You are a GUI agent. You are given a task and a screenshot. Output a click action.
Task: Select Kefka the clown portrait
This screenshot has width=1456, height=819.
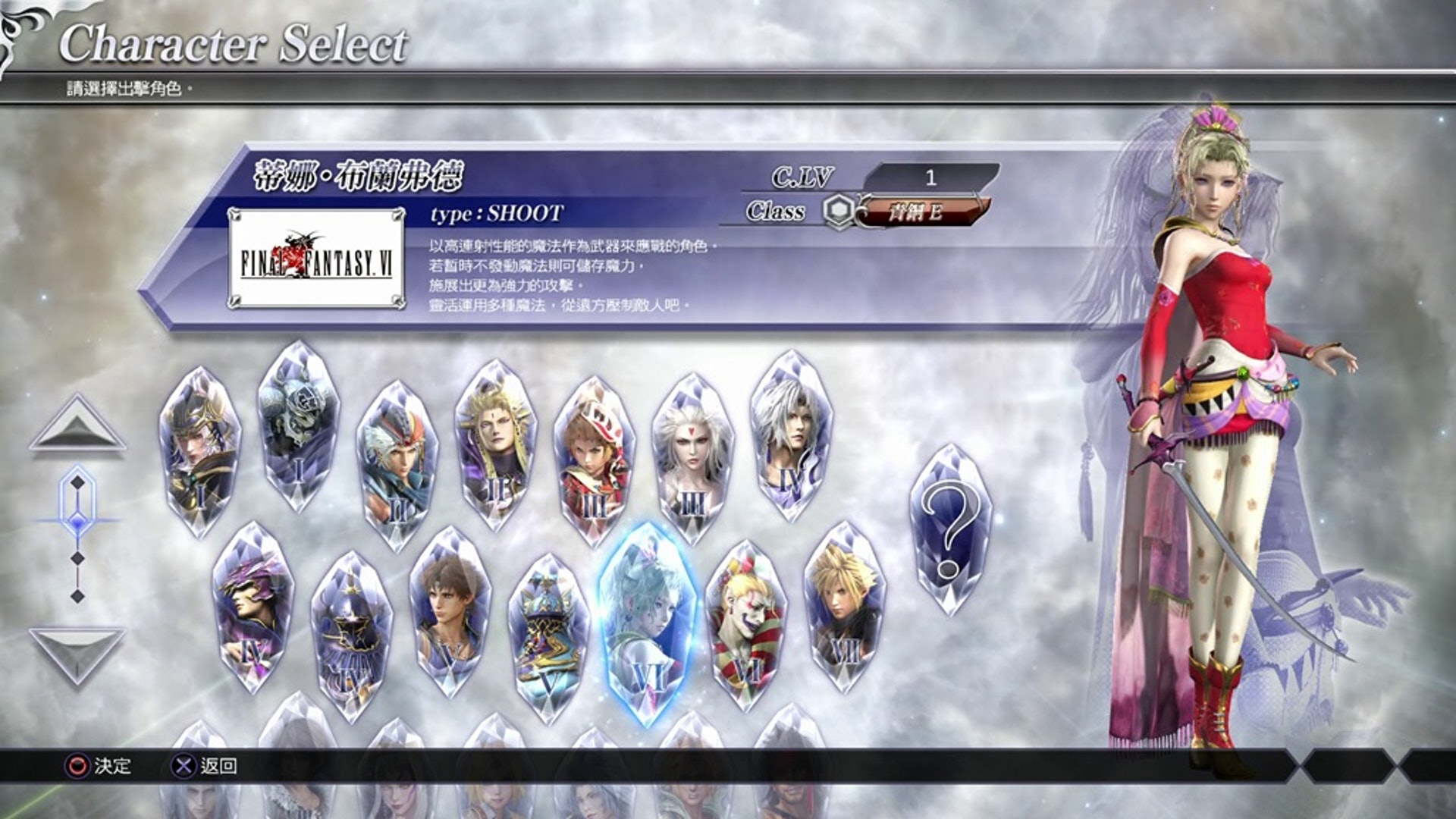(x=745, y=626)
